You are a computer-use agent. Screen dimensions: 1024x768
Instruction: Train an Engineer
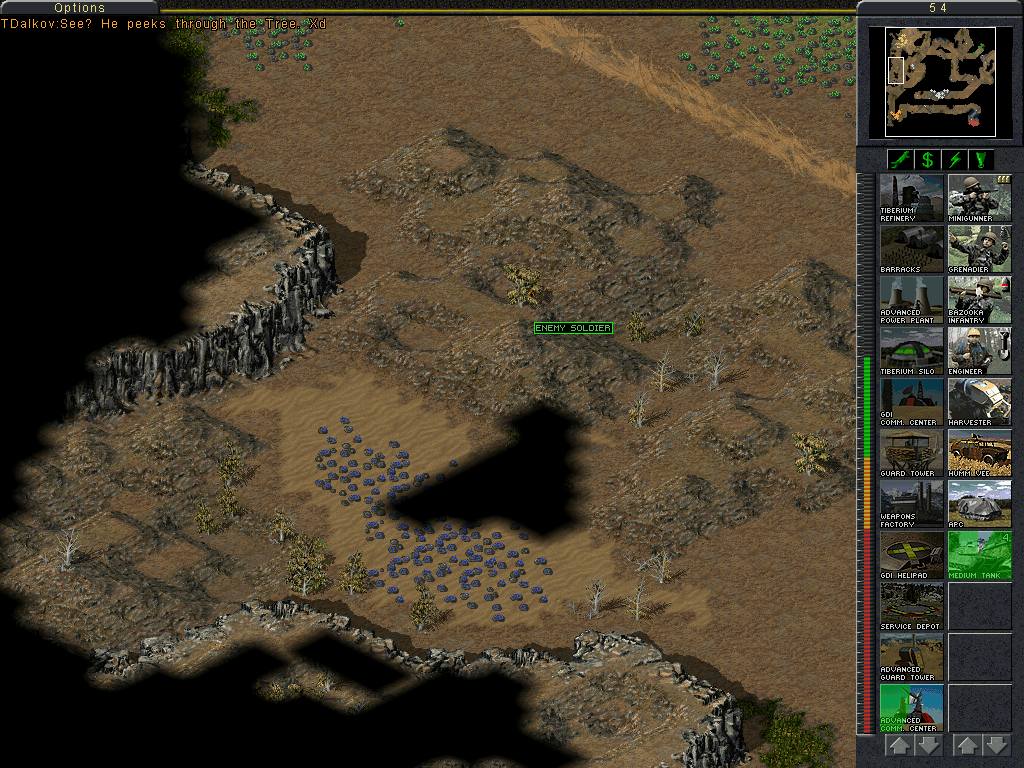[x=979, y=351]
